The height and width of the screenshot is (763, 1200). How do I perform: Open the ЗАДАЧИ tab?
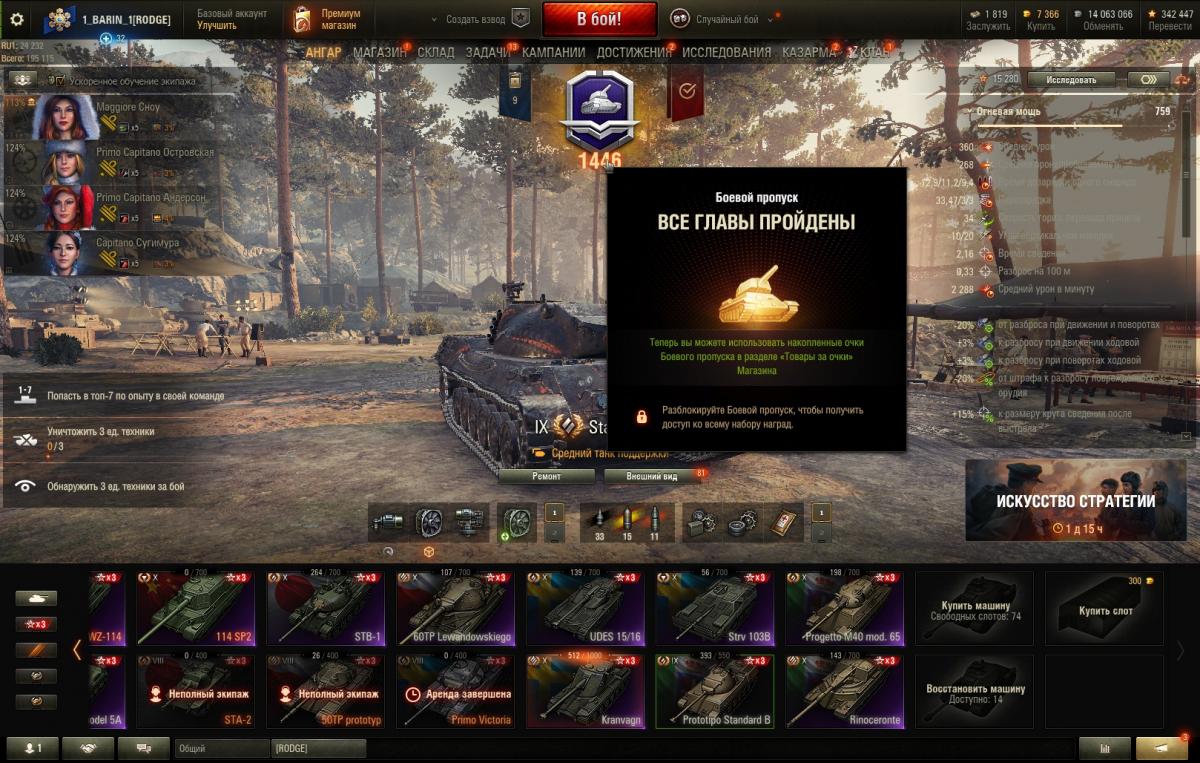click(x=487, y=52)
